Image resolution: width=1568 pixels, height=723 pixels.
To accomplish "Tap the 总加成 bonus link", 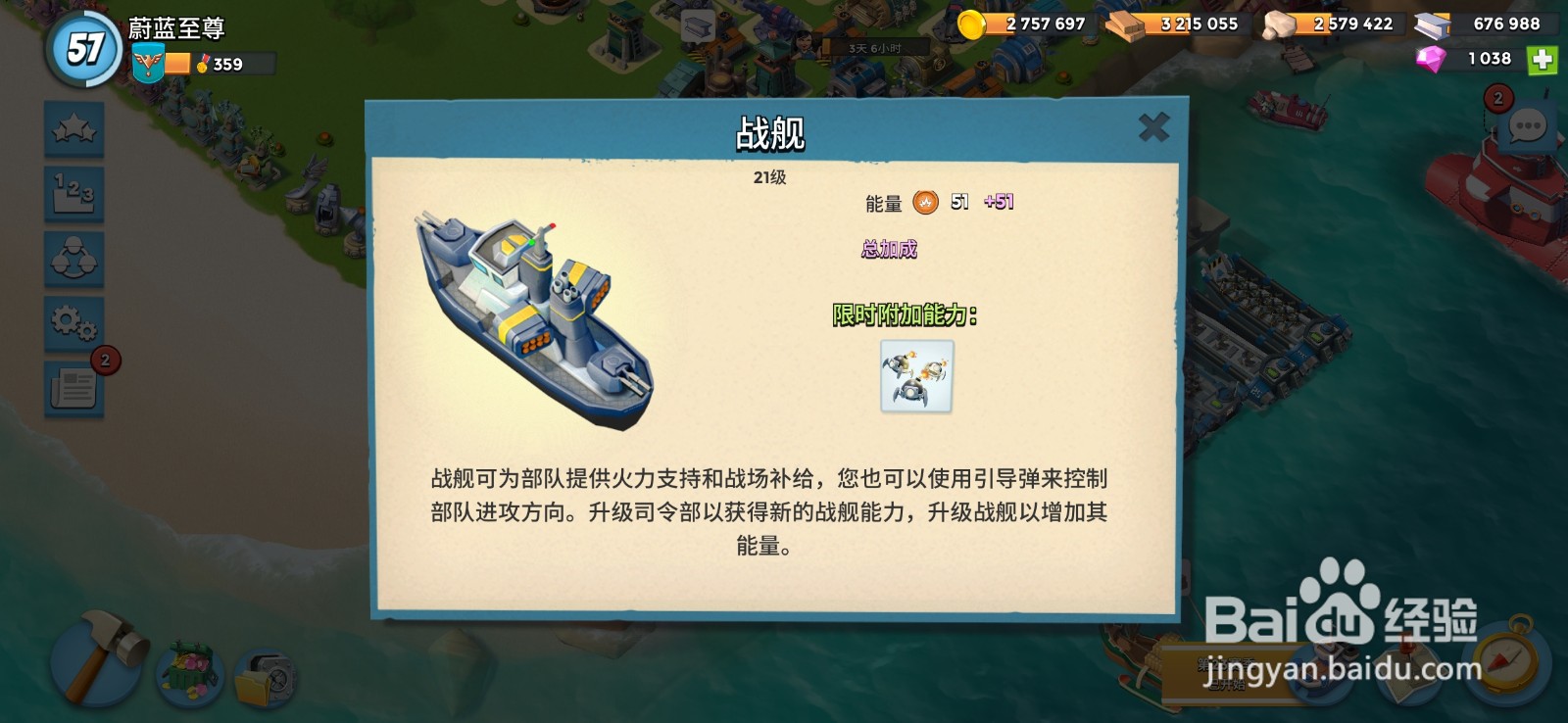I will coord(891,248).
